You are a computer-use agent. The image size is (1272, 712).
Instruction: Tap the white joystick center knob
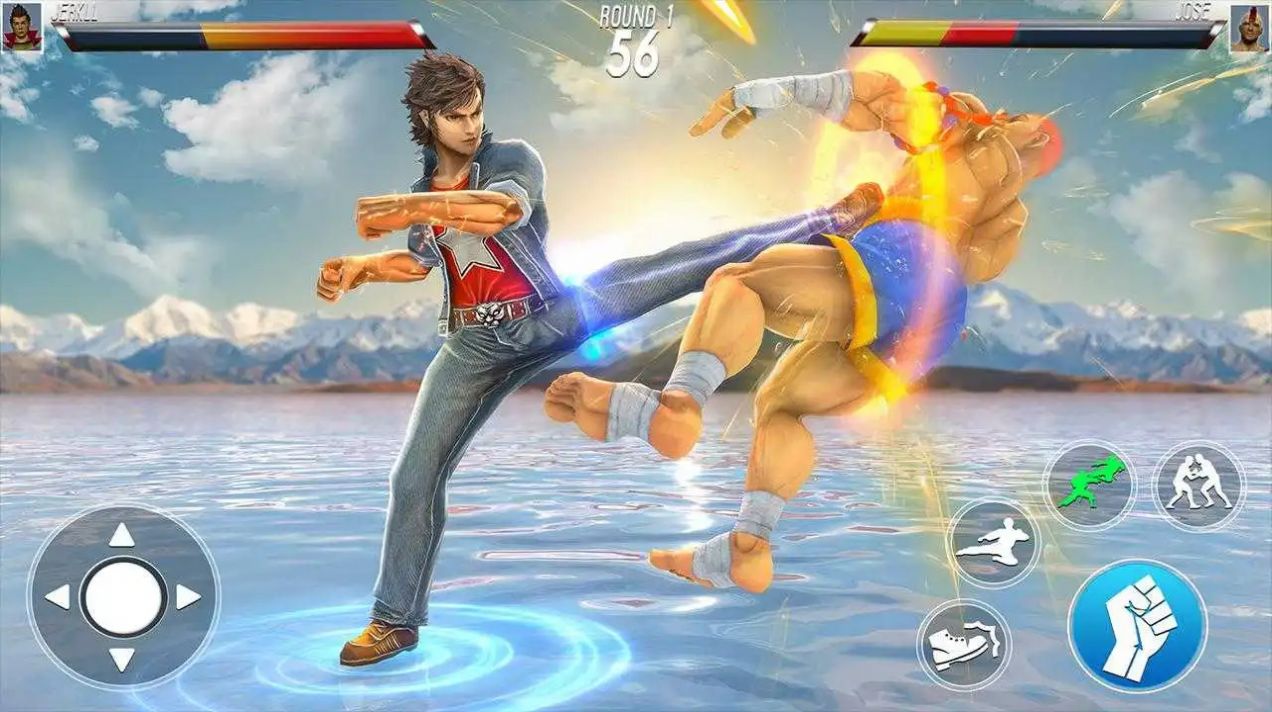point(123,598)
